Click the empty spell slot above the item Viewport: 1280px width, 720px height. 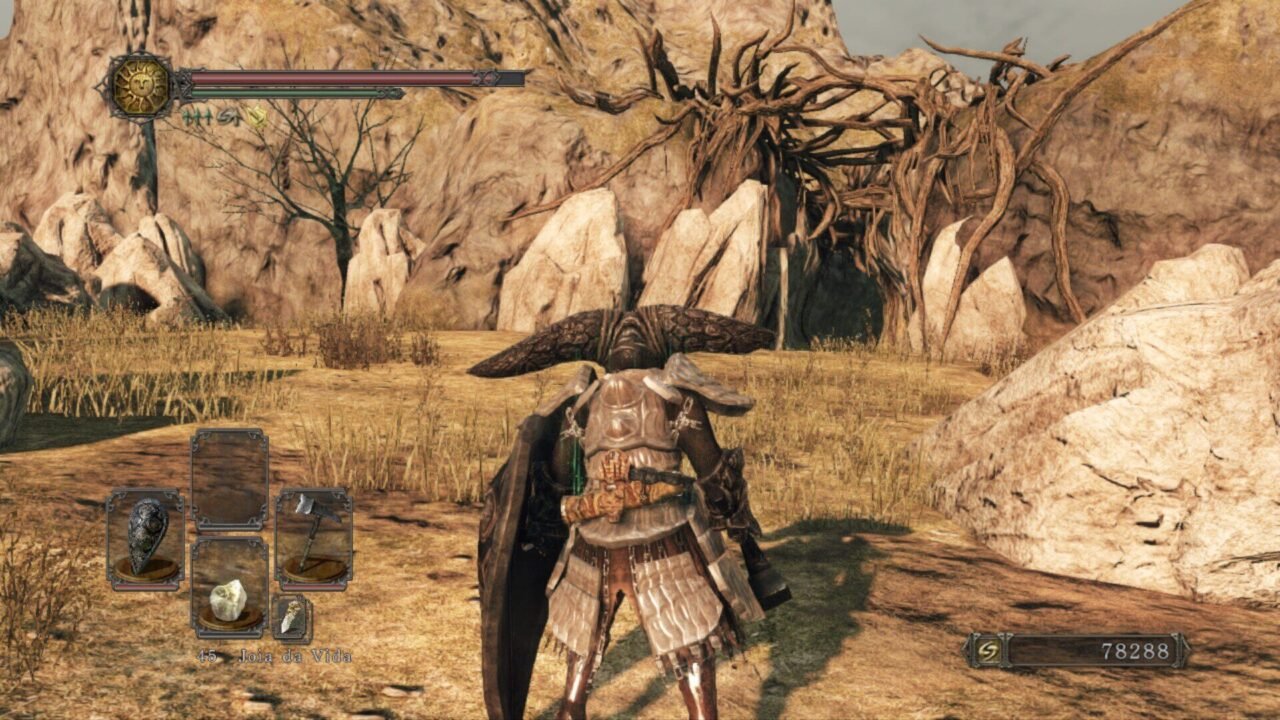point(230,480)
